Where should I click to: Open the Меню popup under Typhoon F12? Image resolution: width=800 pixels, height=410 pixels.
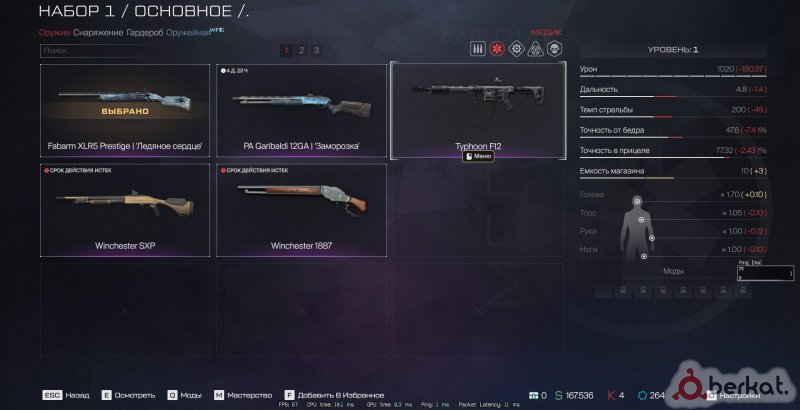click(478, 156)
